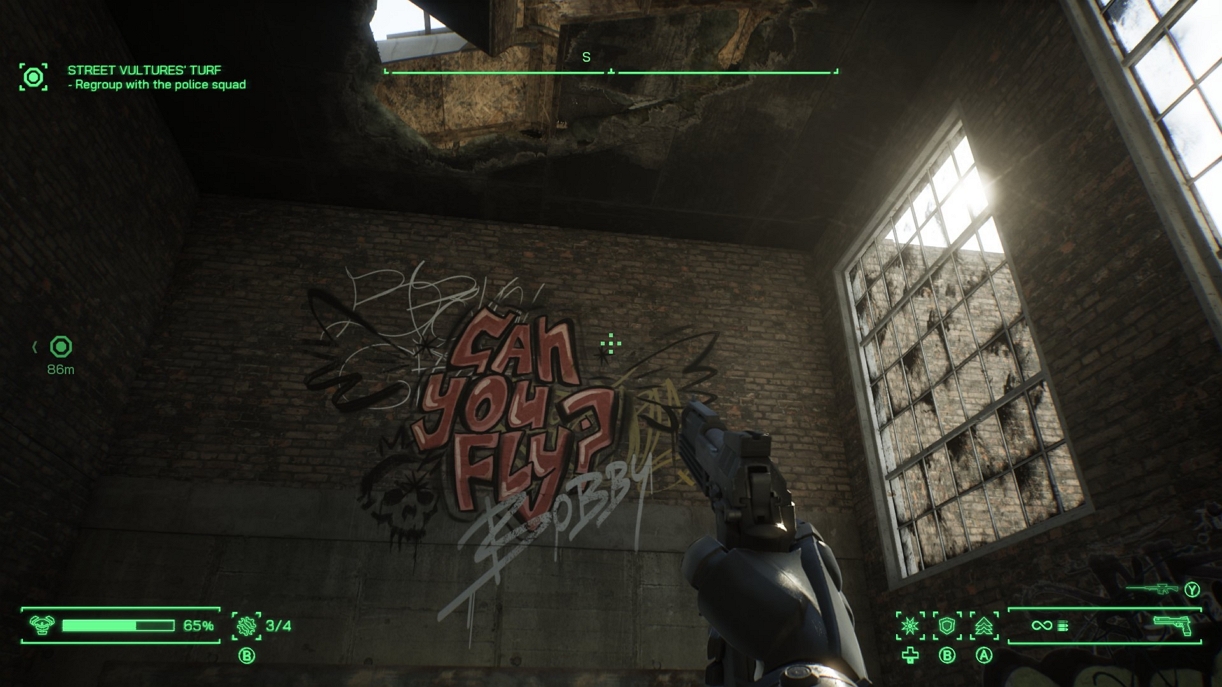The height and width of the screenshot is (687, 1222).
Task: Switch to the assault rifle weapon
Action: (x=1153, y=589)
